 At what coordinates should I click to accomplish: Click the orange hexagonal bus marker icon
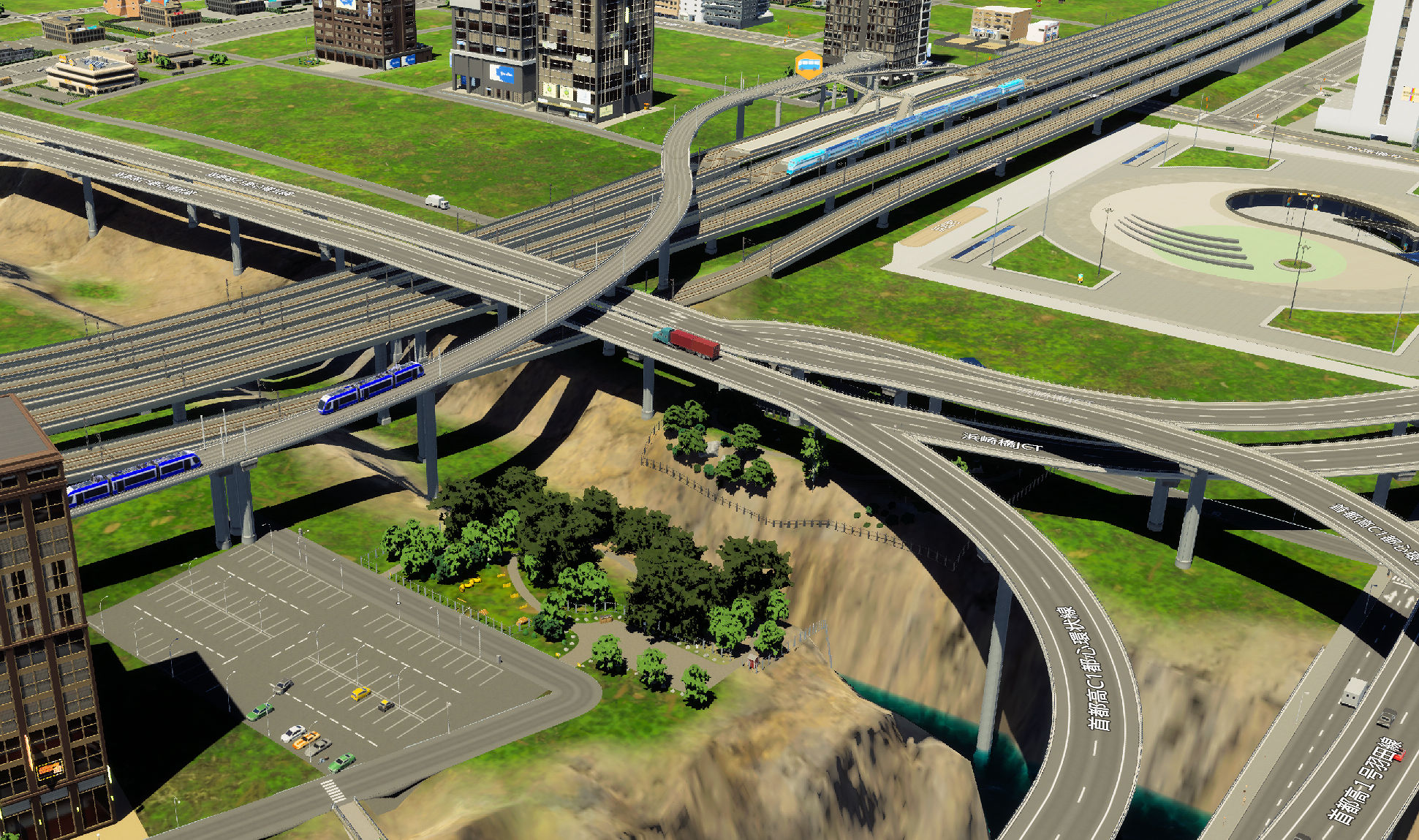click(x=808, y=64)
